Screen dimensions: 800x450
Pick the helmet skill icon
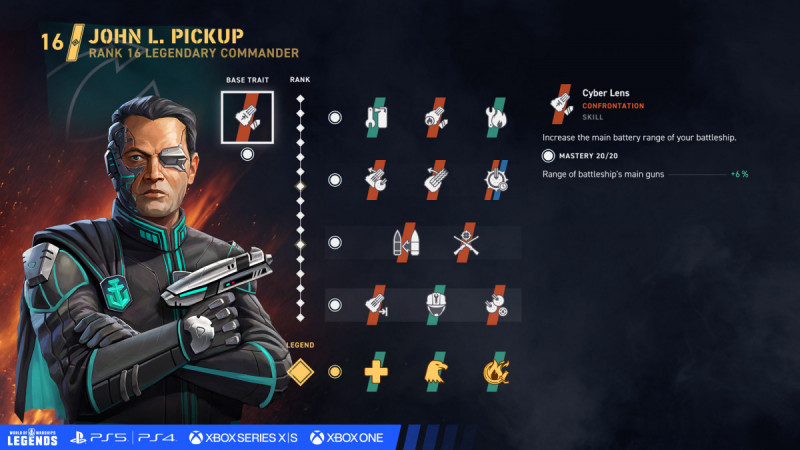[434, 305]
